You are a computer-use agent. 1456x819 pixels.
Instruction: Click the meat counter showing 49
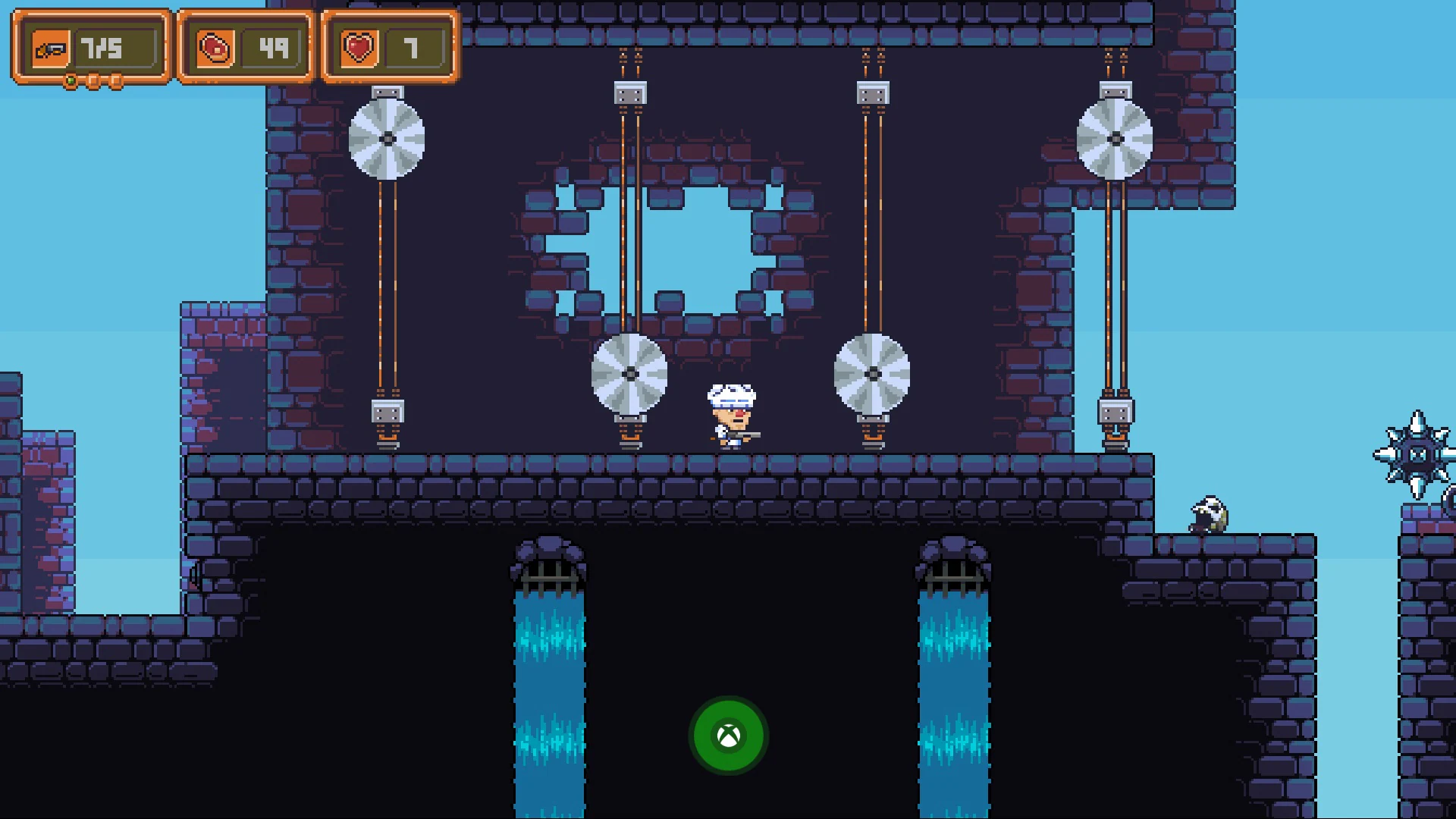pyautogui.click(x=271, y=46)
